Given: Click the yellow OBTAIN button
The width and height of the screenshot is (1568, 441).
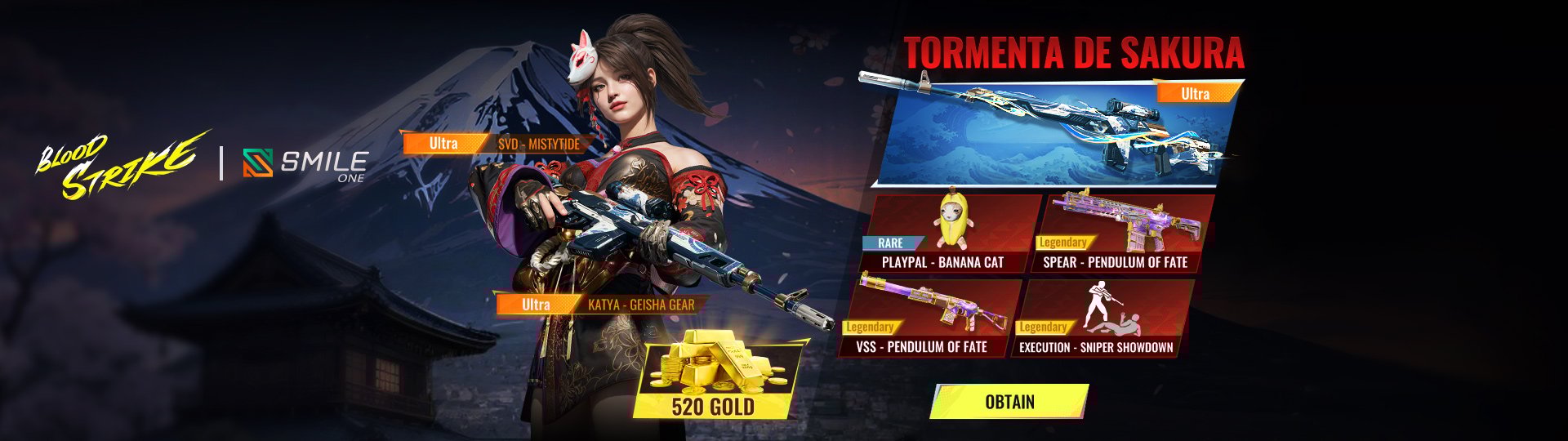Looking at the screenshot, I should (1009, 402).
